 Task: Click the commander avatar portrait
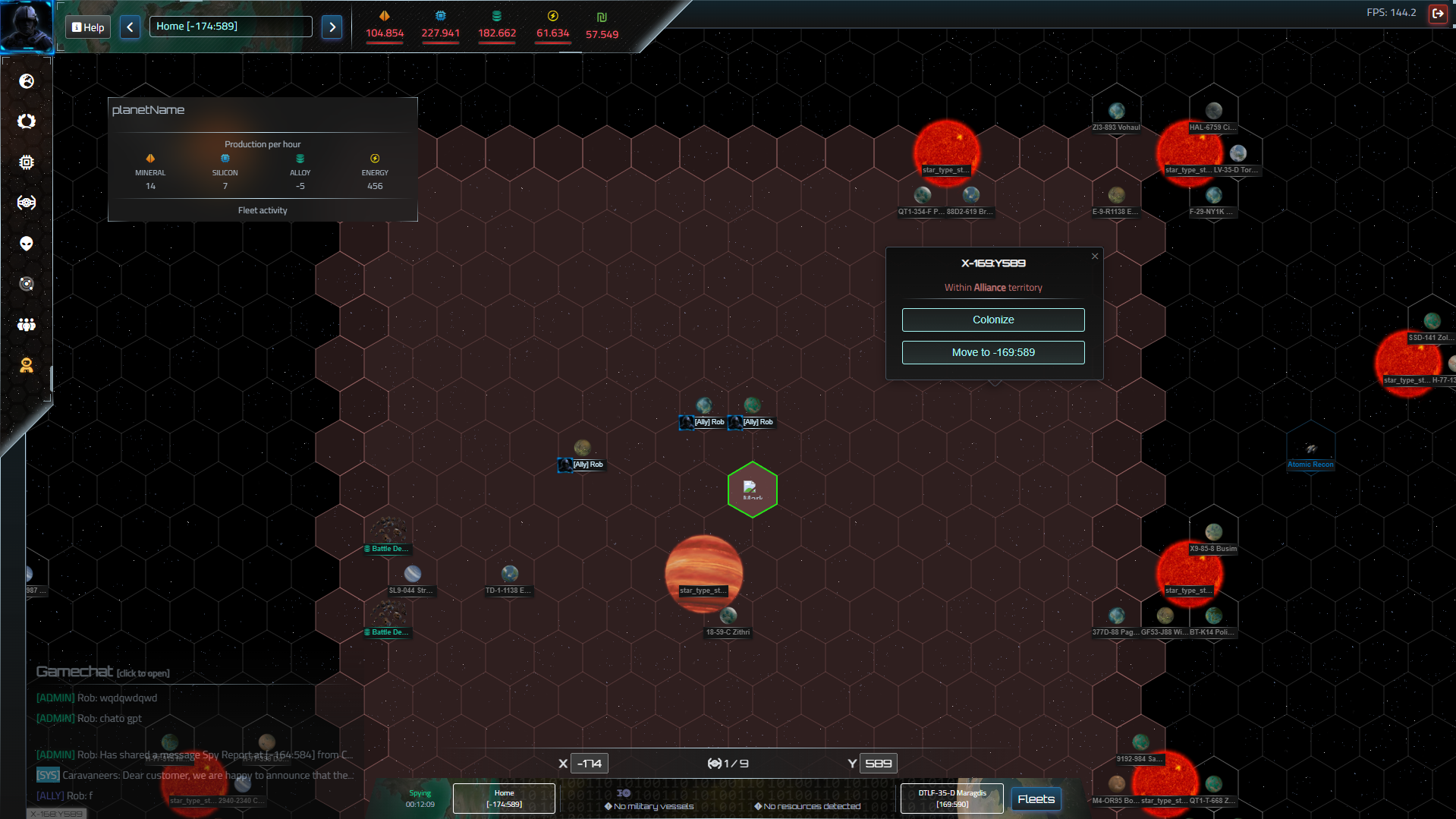point(27,25)
